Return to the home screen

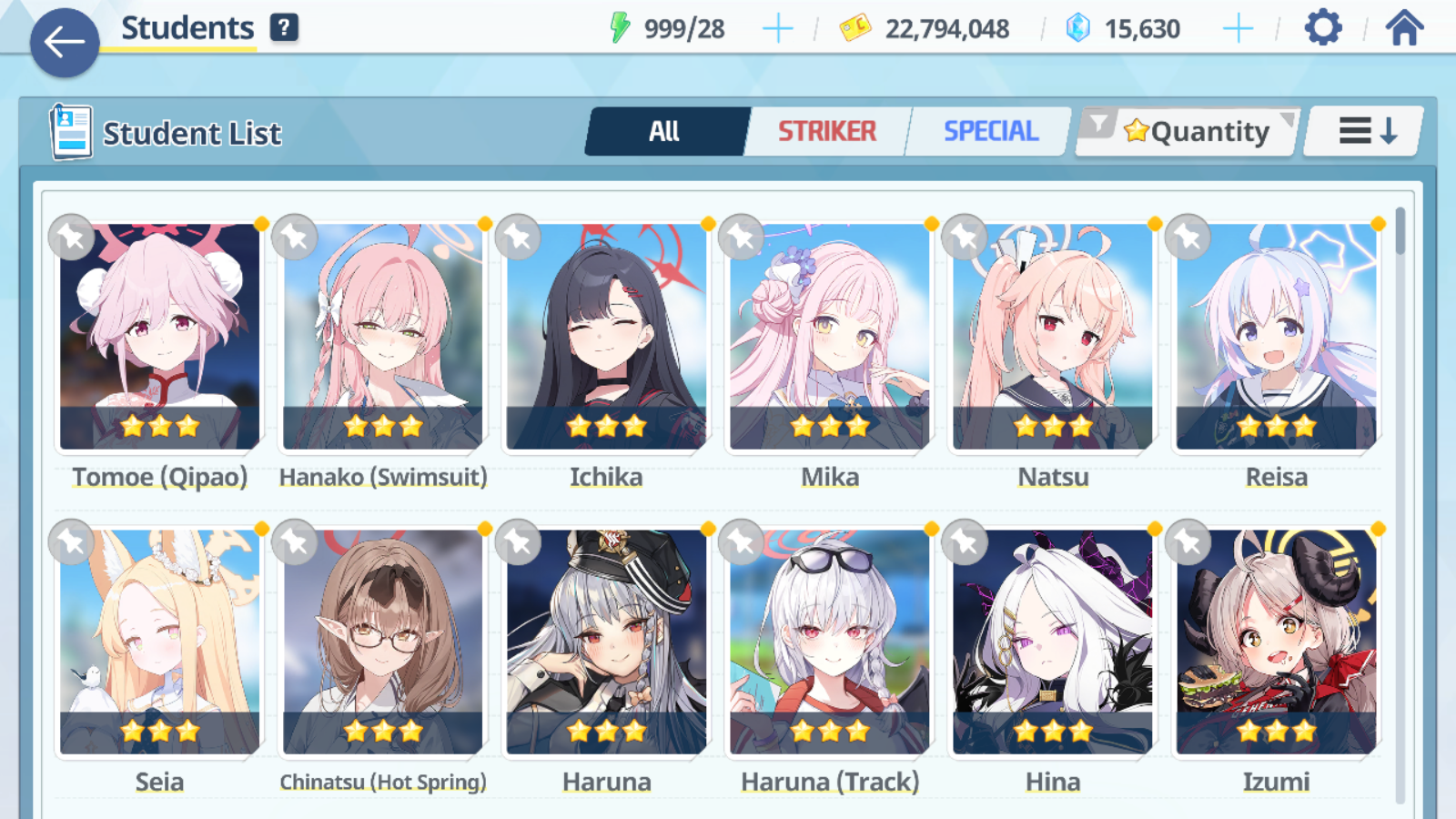pos(1404,28)
